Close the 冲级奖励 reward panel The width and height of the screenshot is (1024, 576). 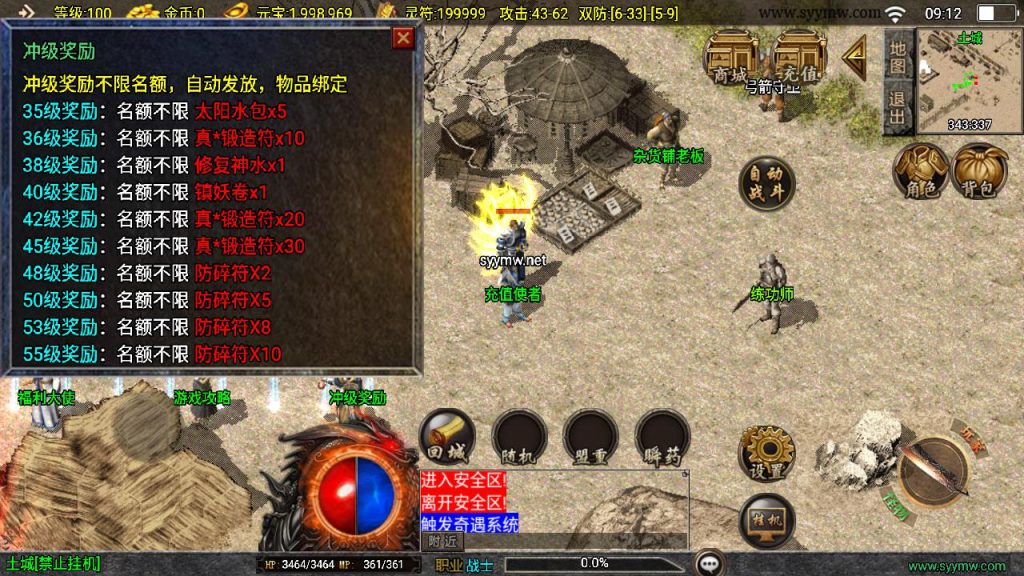(x=403, y=39)
